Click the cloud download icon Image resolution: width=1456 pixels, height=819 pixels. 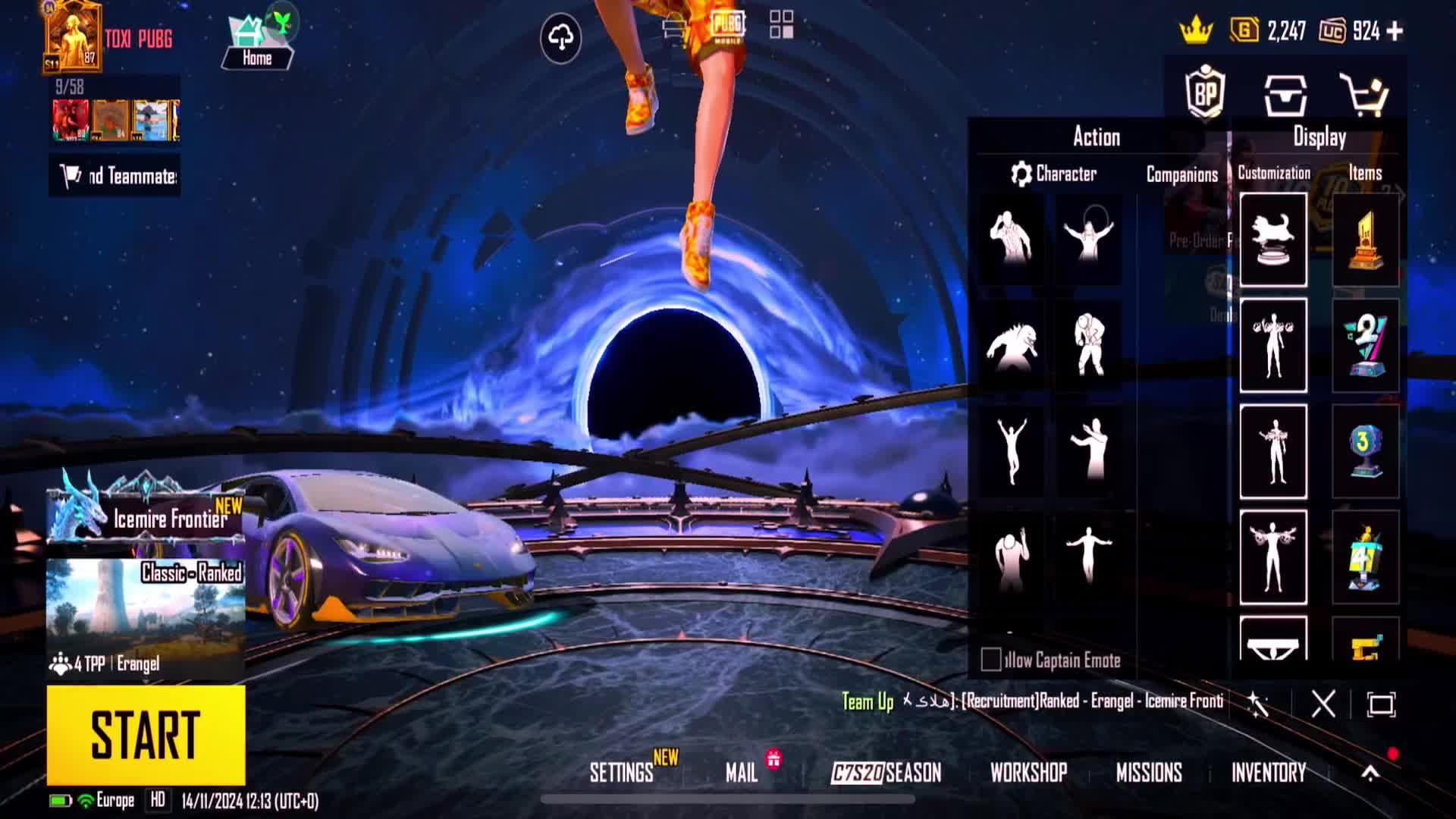(560, 37)
